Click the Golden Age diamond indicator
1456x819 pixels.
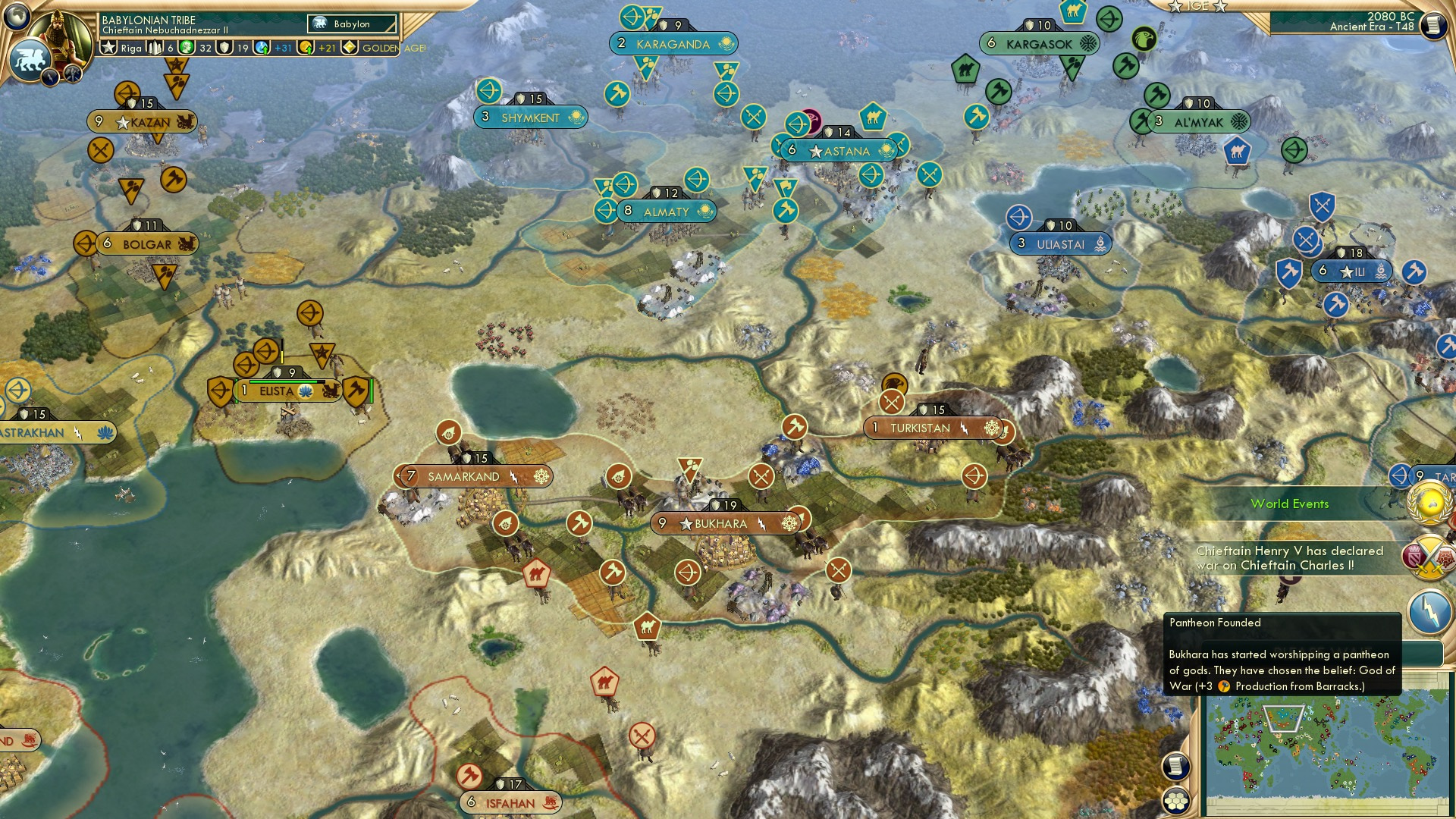(350, 48)
